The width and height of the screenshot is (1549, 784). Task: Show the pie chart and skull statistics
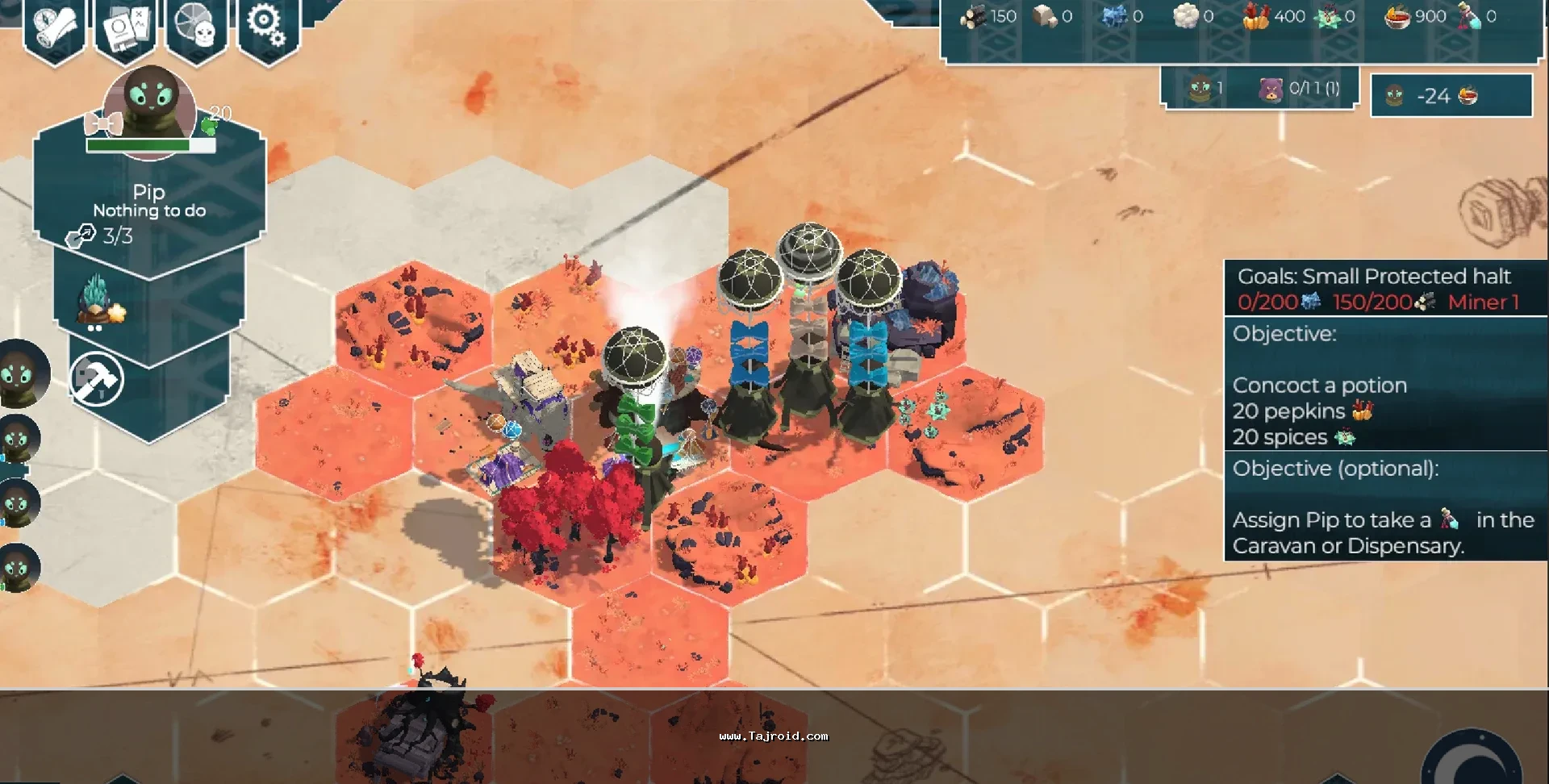(194, 27)
